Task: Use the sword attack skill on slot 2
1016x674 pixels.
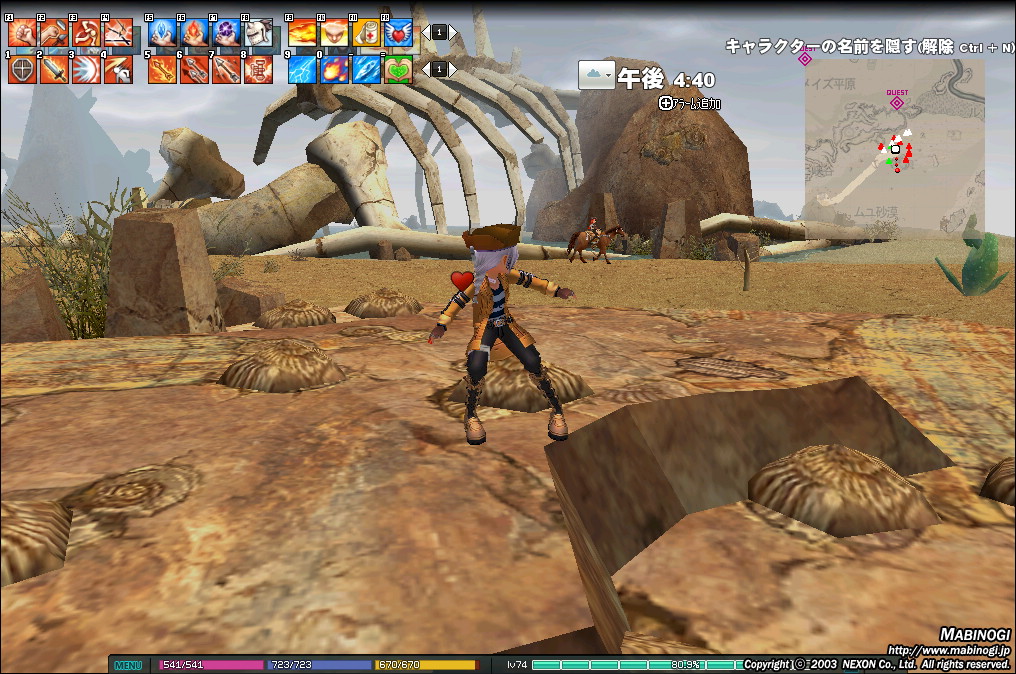Action: click(54, 69)
